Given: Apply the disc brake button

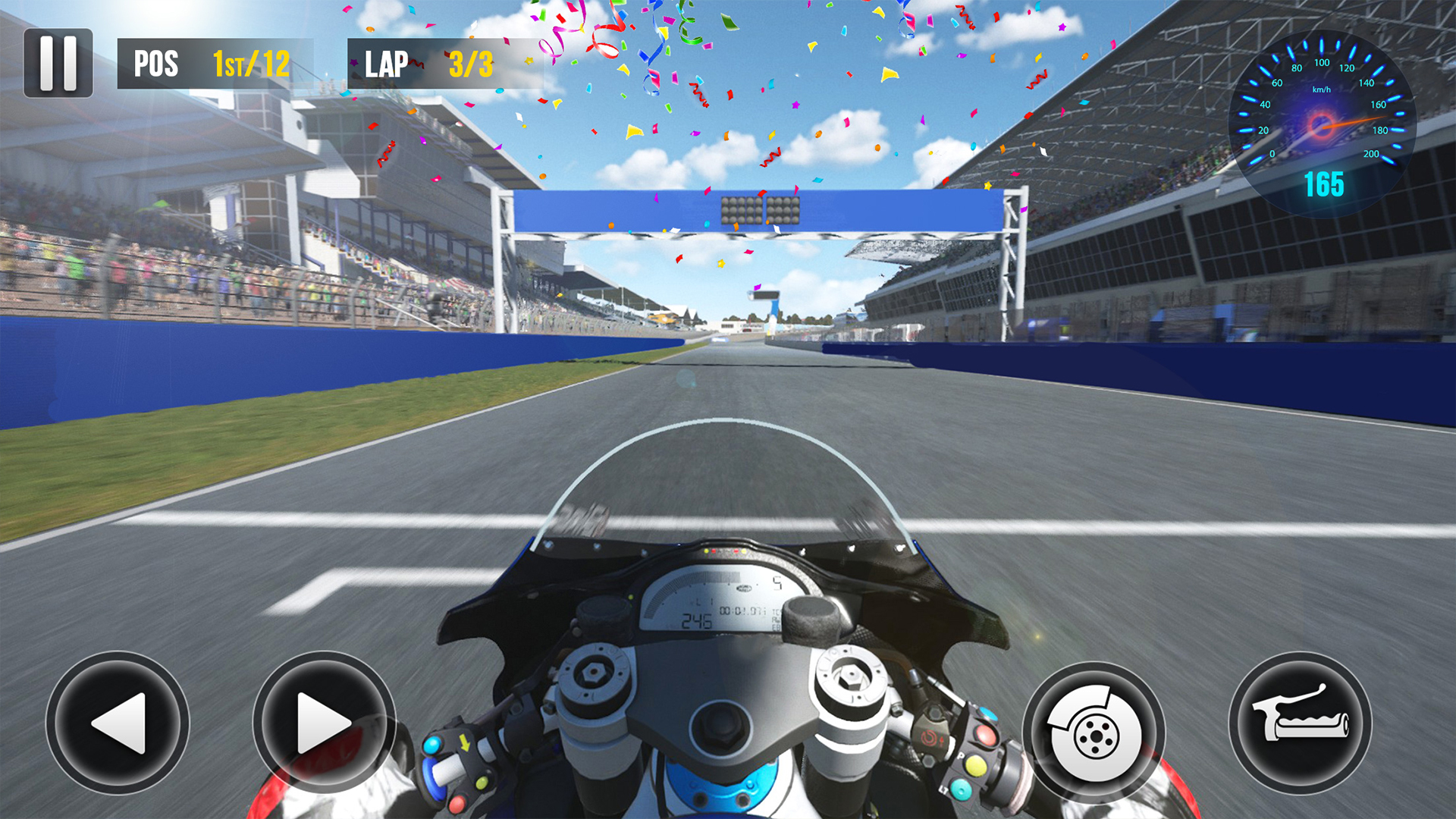Looking at the screenshot, I should pyautogui.click(x=1094, y=733).
